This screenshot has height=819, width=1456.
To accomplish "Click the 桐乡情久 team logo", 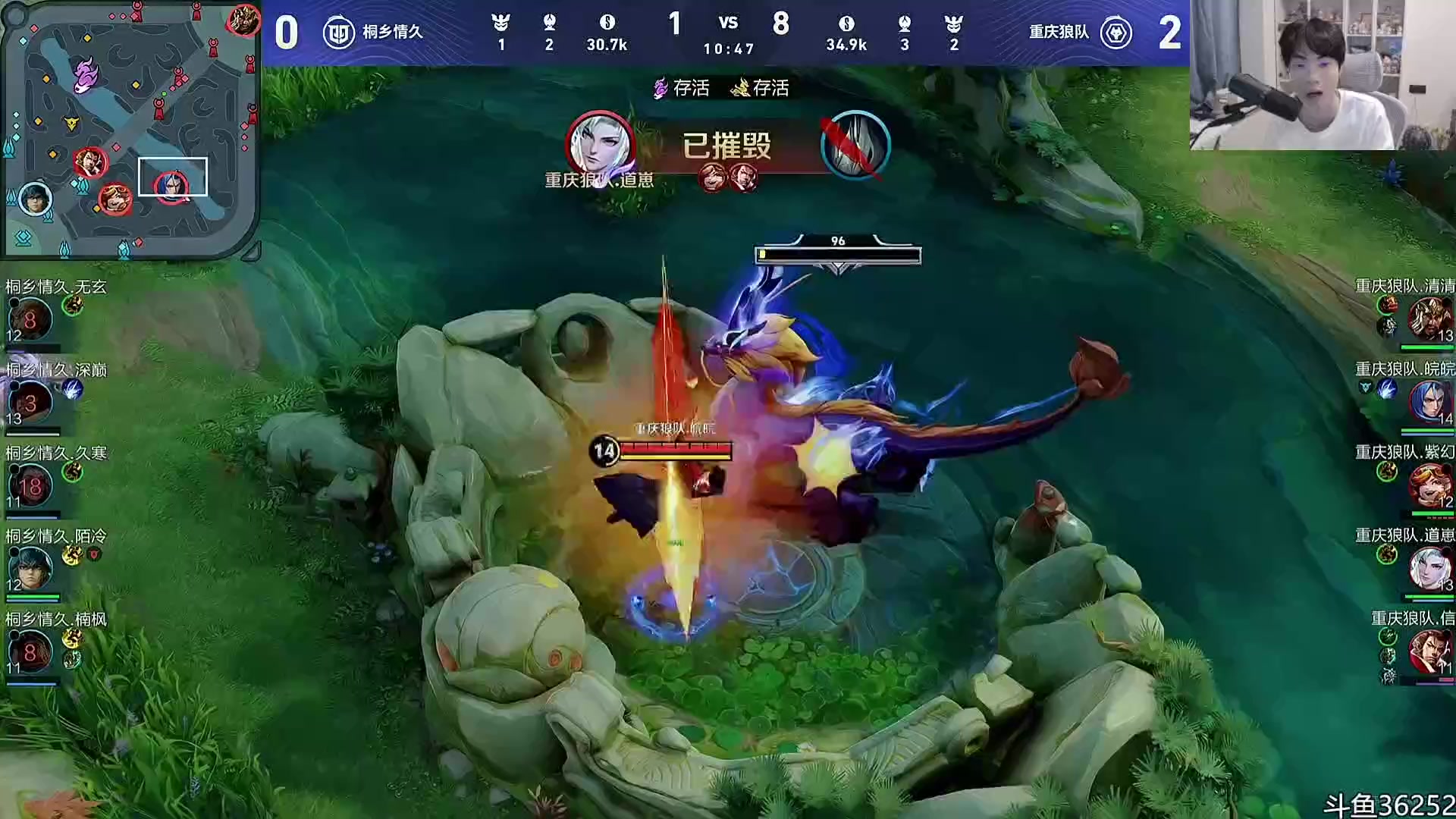I will [x=338, y=33].
